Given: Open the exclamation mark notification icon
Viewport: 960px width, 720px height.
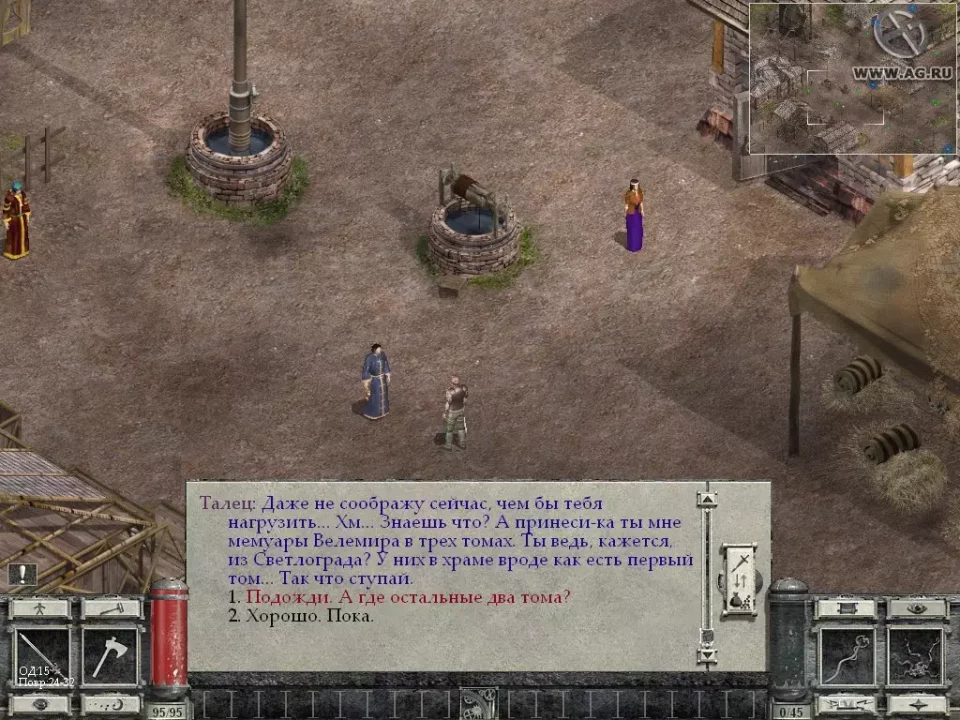Looking at the screenshot, I should click(x=22, y=574).
